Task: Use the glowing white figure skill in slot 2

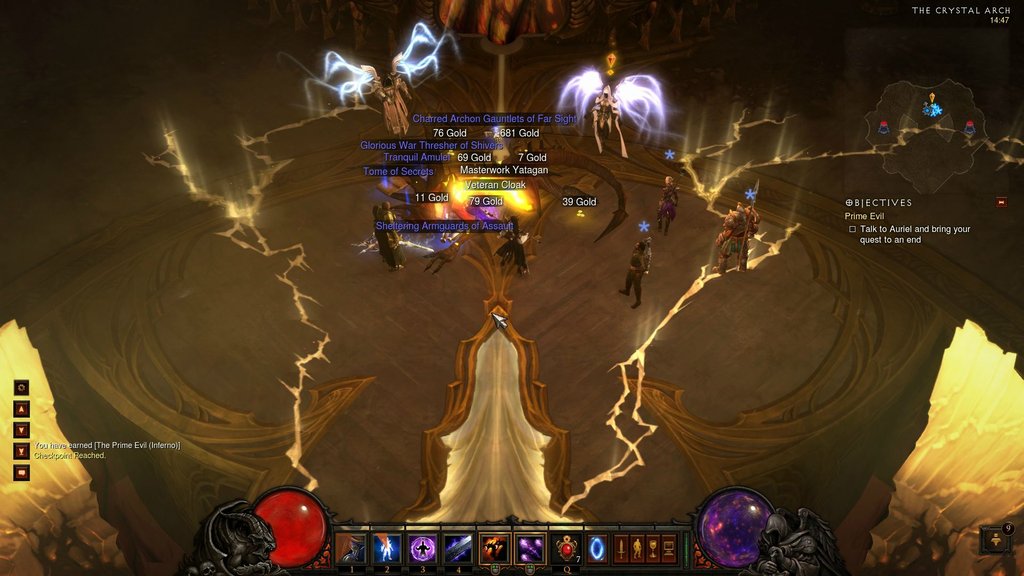Action: click(386, 549)
